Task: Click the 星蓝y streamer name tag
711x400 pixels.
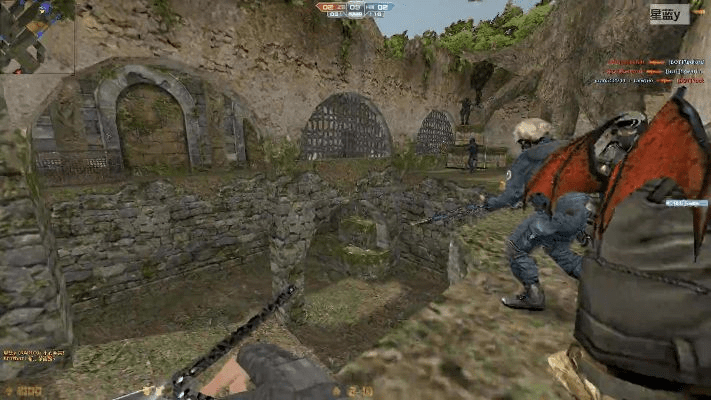Action: tap(668, 15)
